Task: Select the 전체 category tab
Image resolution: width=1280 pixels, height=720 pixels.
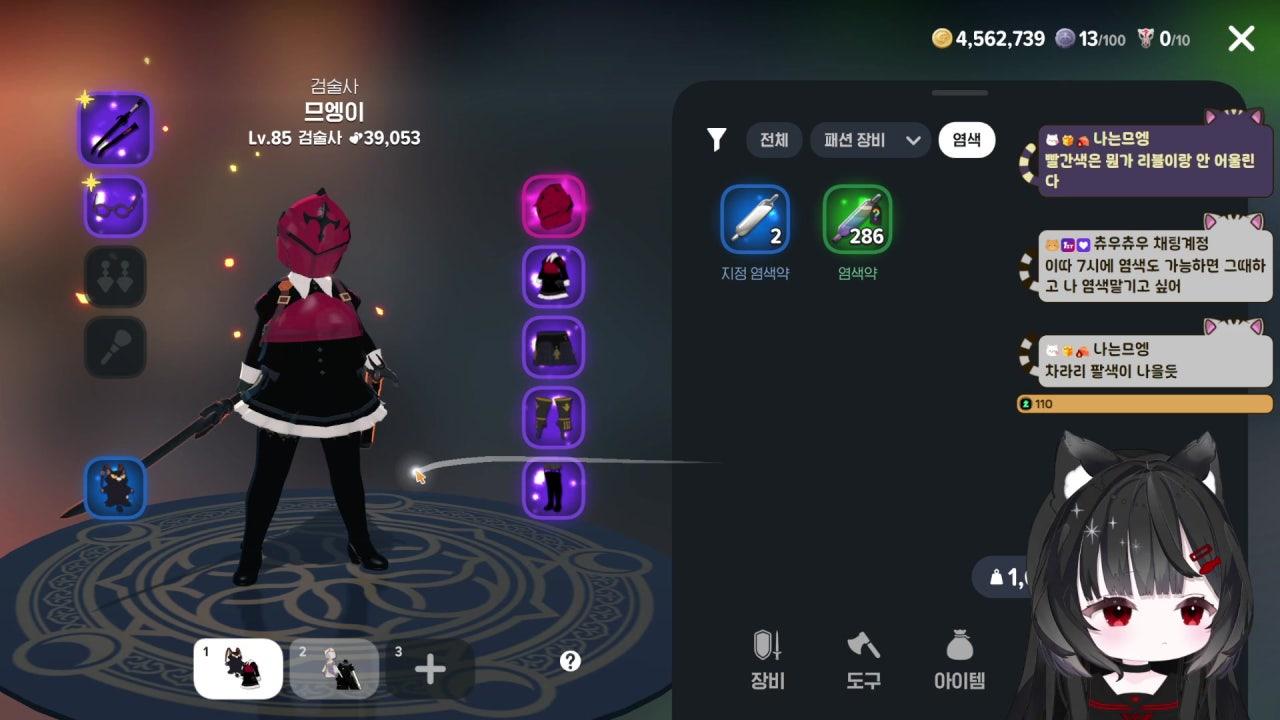Action: coord(774,140)
